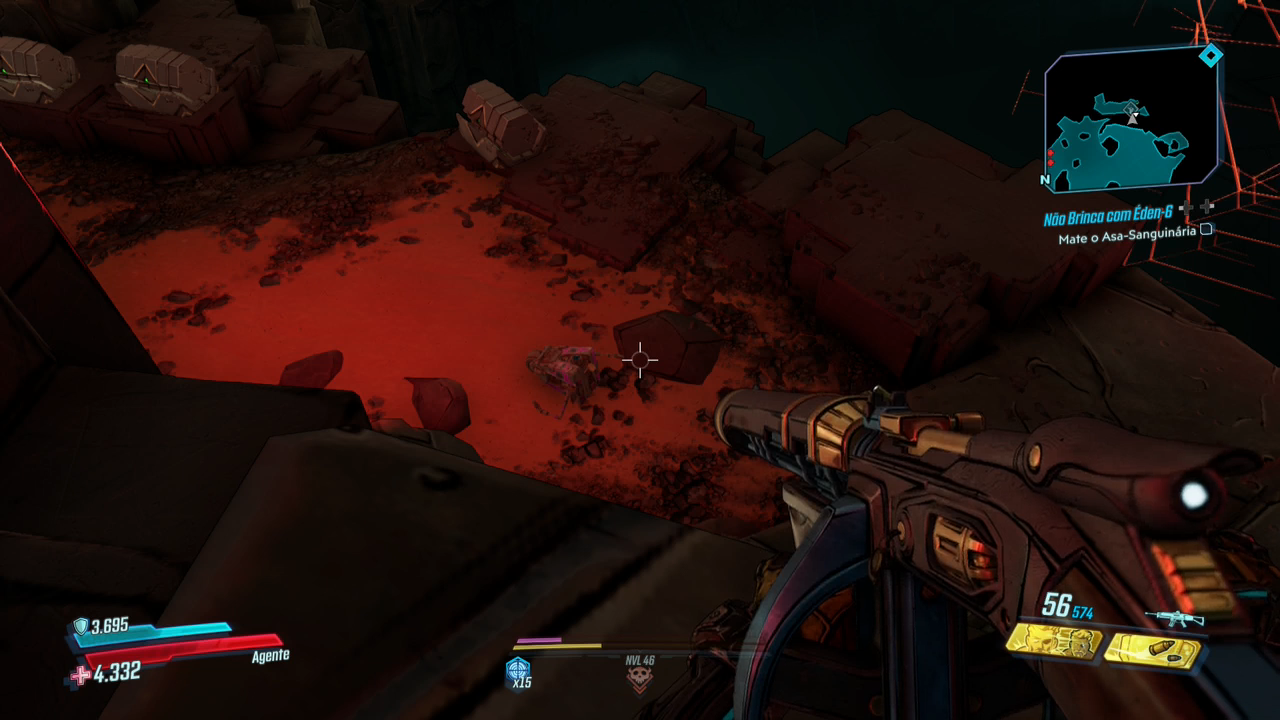The width and height of the screenshot is (1280, 720).
Task: Tick the Mate o Asa-Sanguinária objective checkbox
Action: [1206, 230]
